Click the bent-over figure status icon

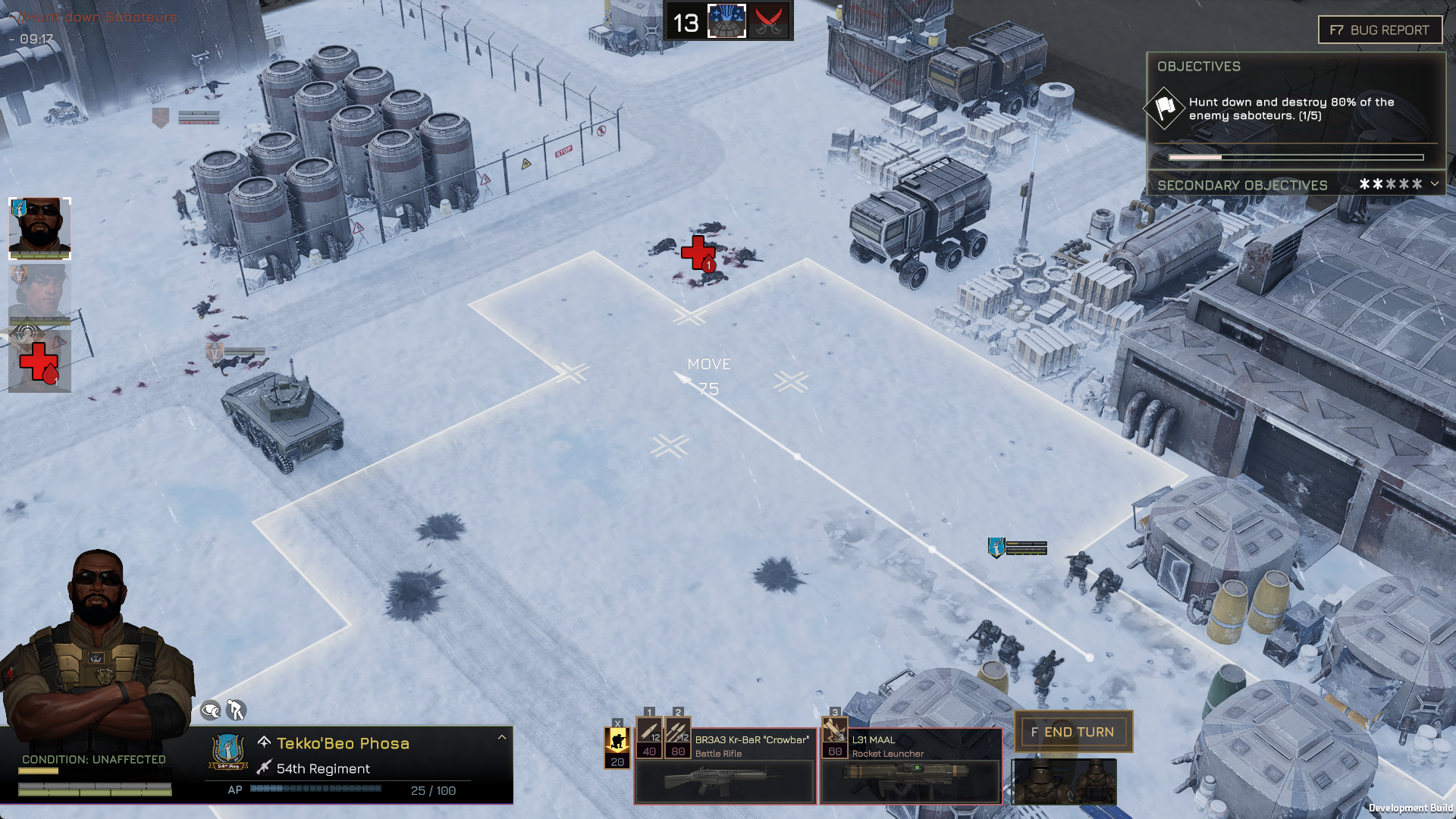[x=236, y=710]
